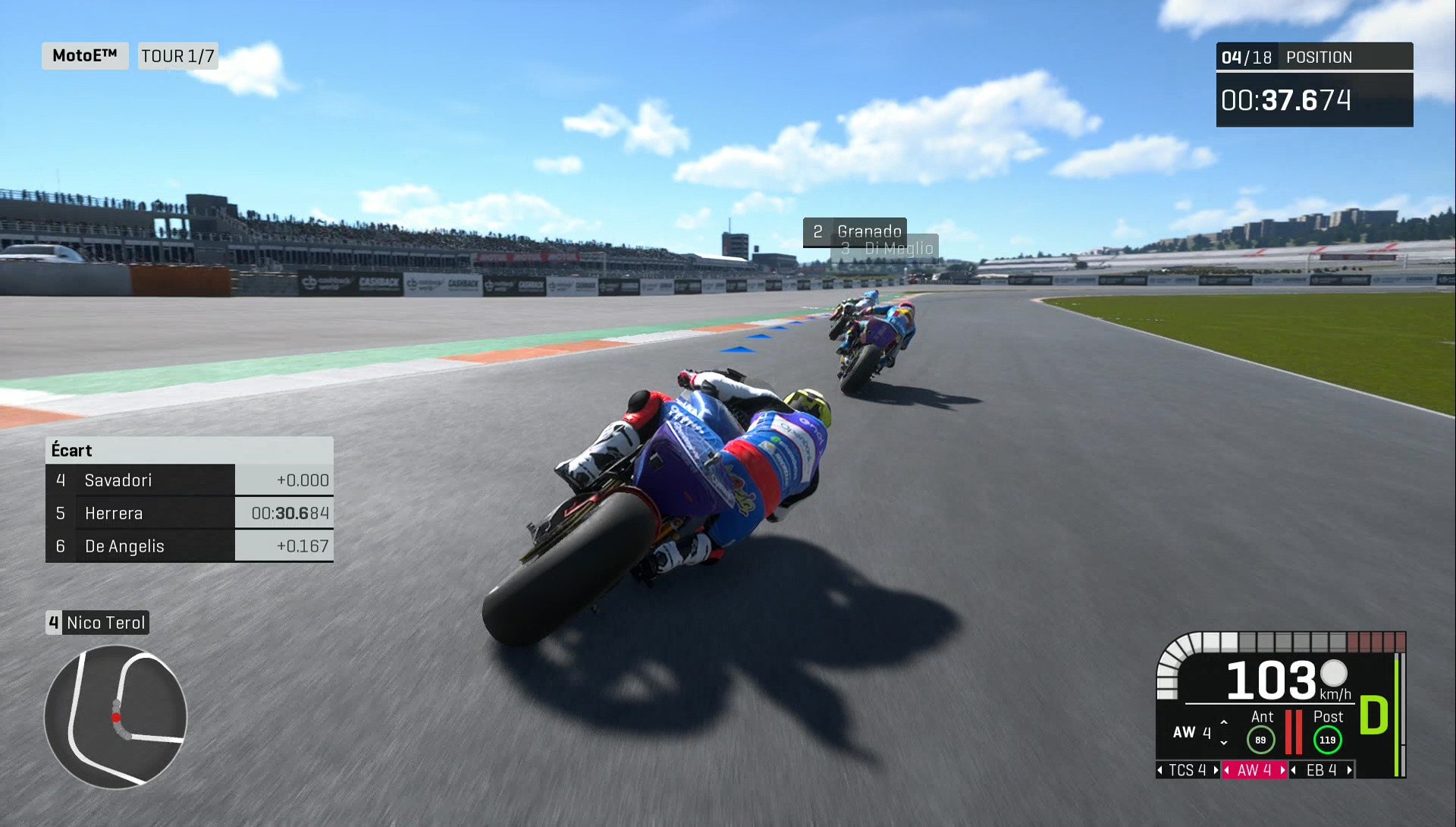This screenshot has height=827, width=1456.
Task: Select Herrera in the Écart standings panel
Action: [x=114, y=513]
